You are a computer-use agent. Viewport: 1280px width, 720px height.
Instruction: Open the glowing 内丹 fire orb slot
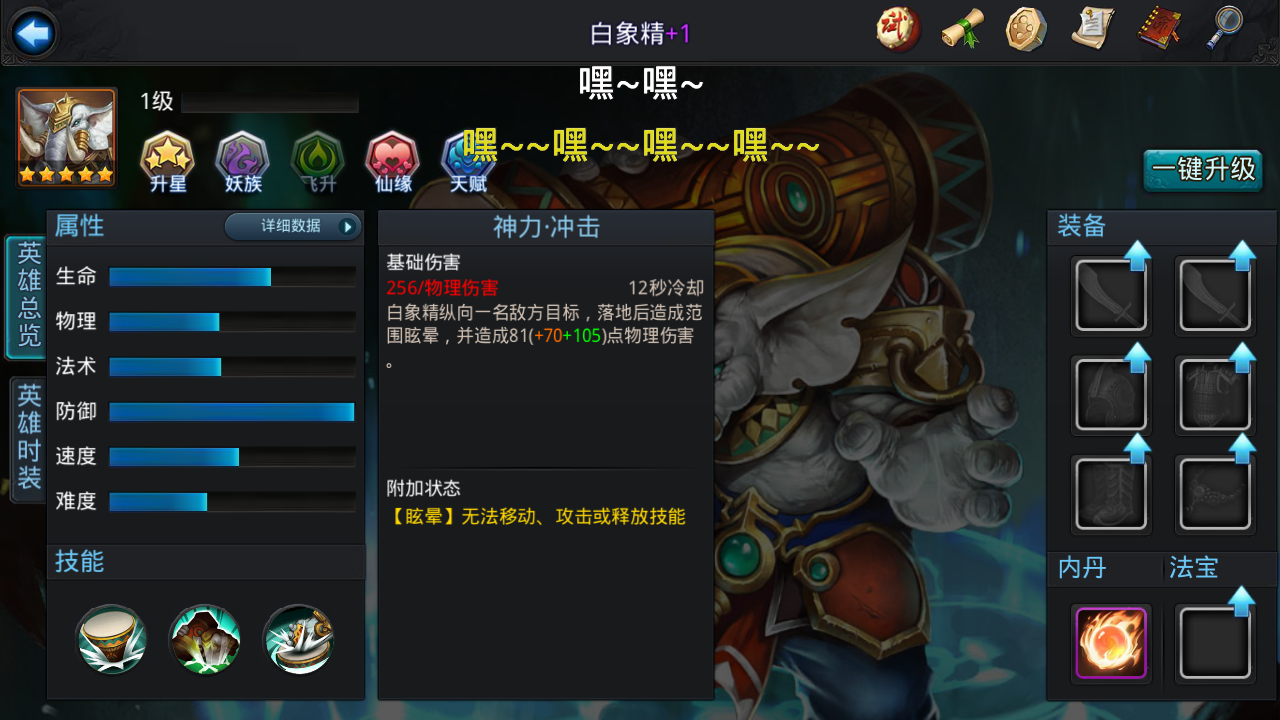click(x=1110, y=641)
